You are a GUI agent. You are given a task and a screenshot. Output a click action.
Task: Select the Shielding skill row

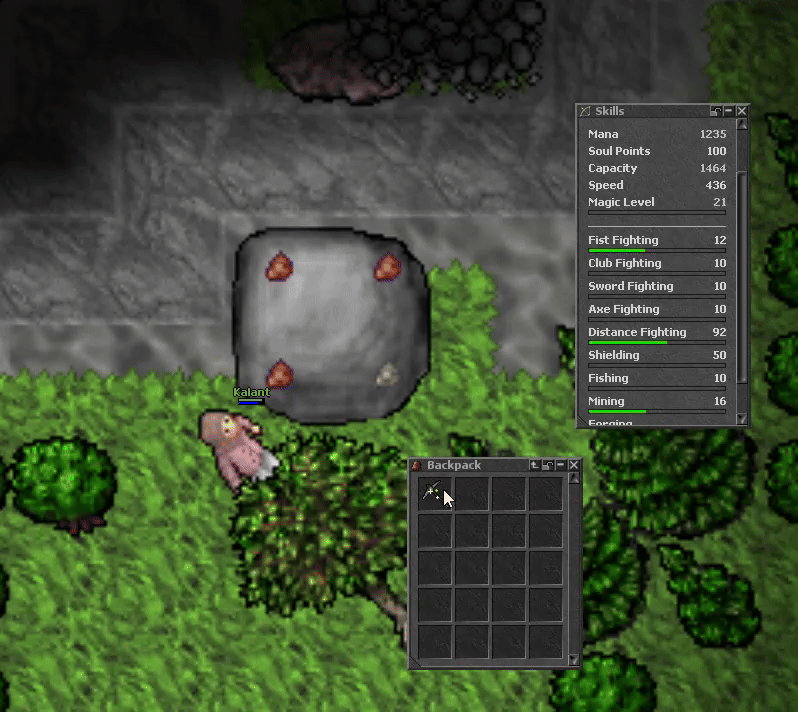click(x=656, y=356)
